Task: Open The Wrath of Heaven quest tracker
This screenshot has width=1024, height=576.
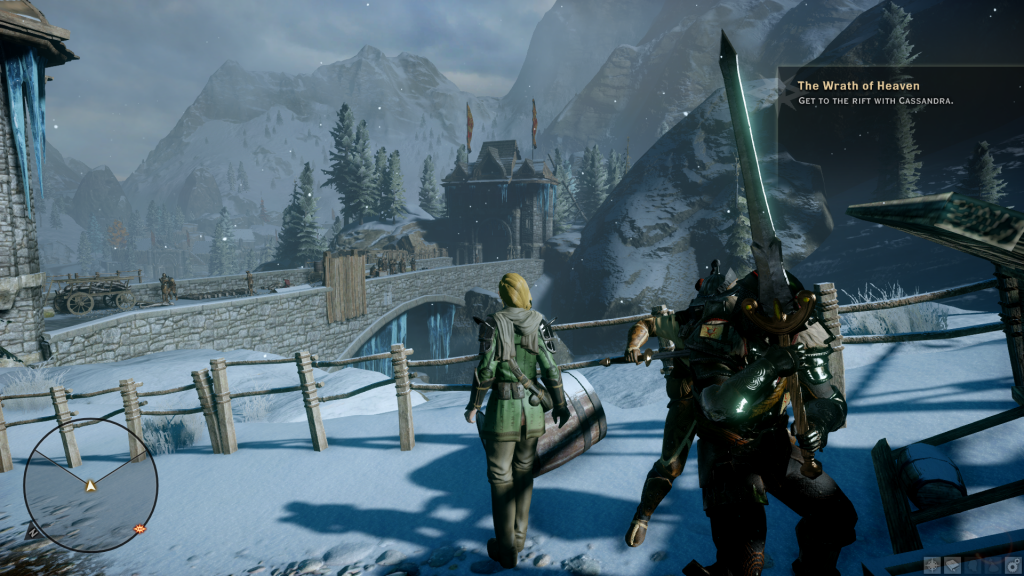Action: click(858, 86)
